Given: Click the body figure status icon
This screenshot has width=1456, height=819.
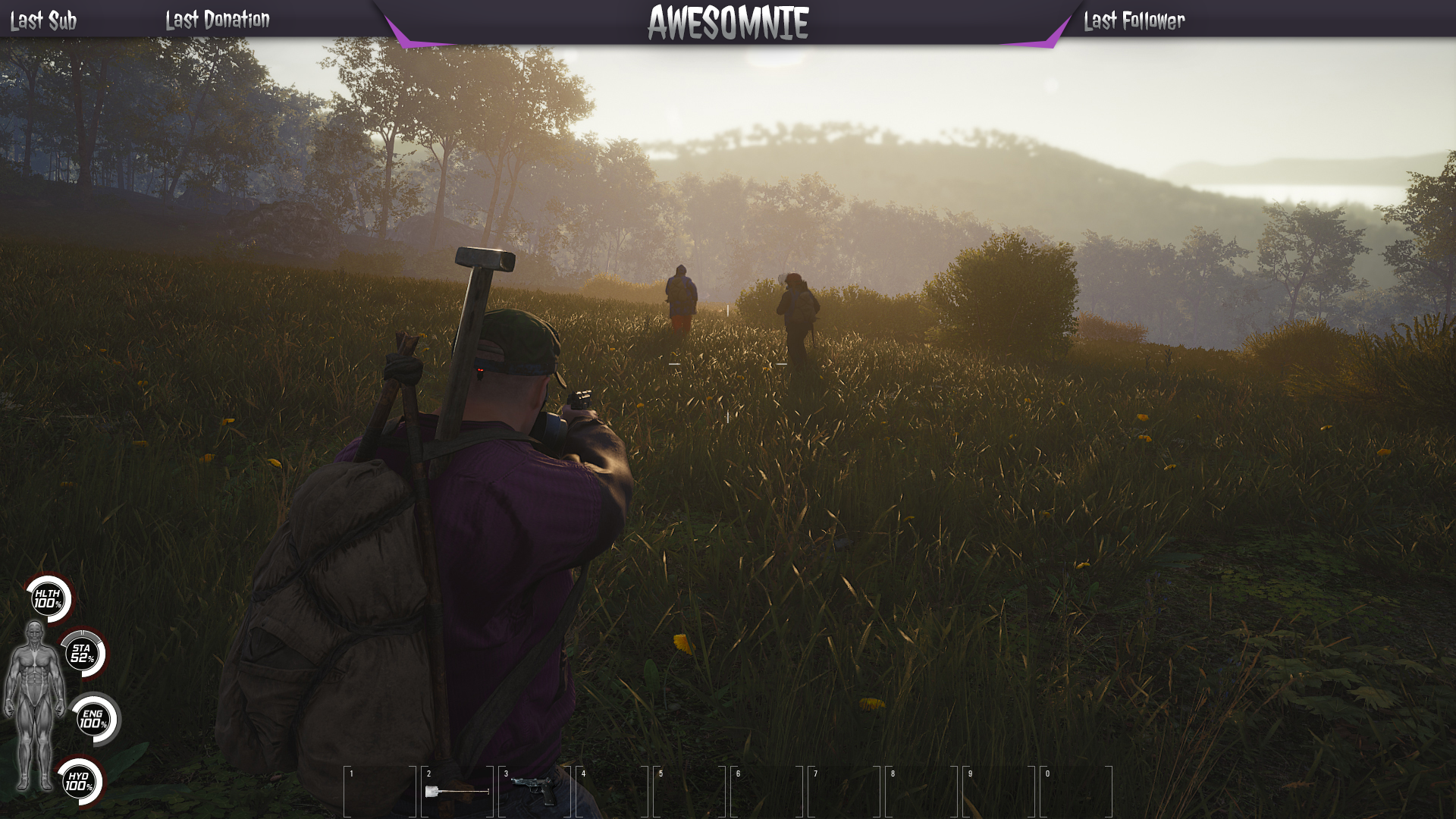Looking at the screenshot, I should click(x=33, y=705).
